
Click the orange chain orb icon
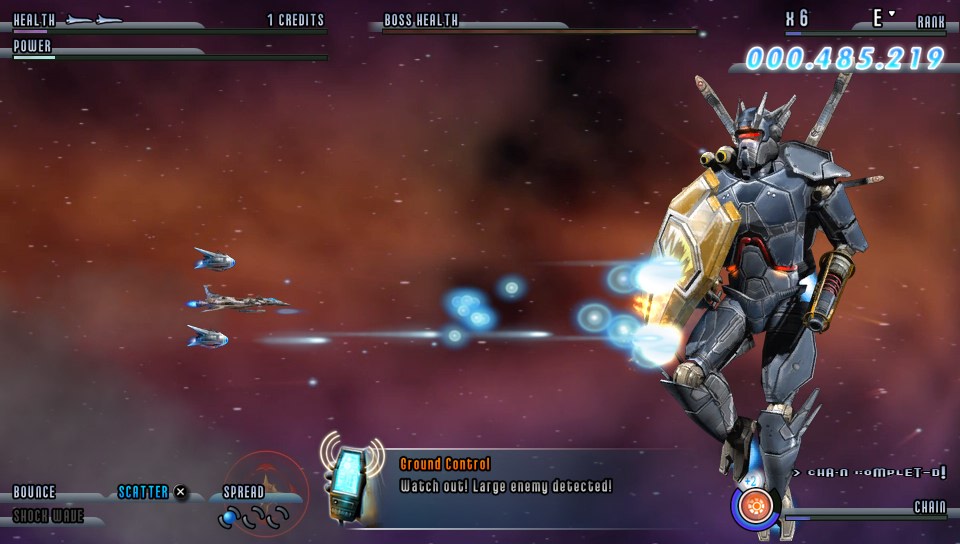click(755, 506)
